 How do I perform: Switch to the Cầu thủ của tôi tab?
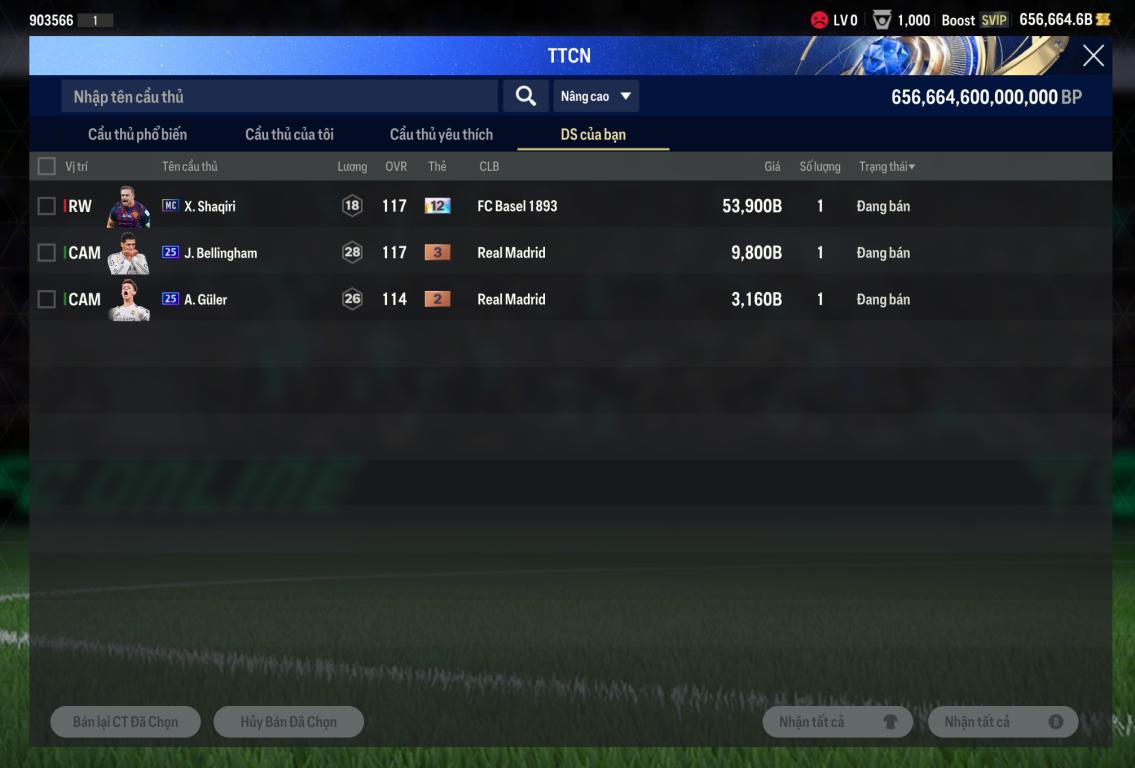click(x=289, y=134)
